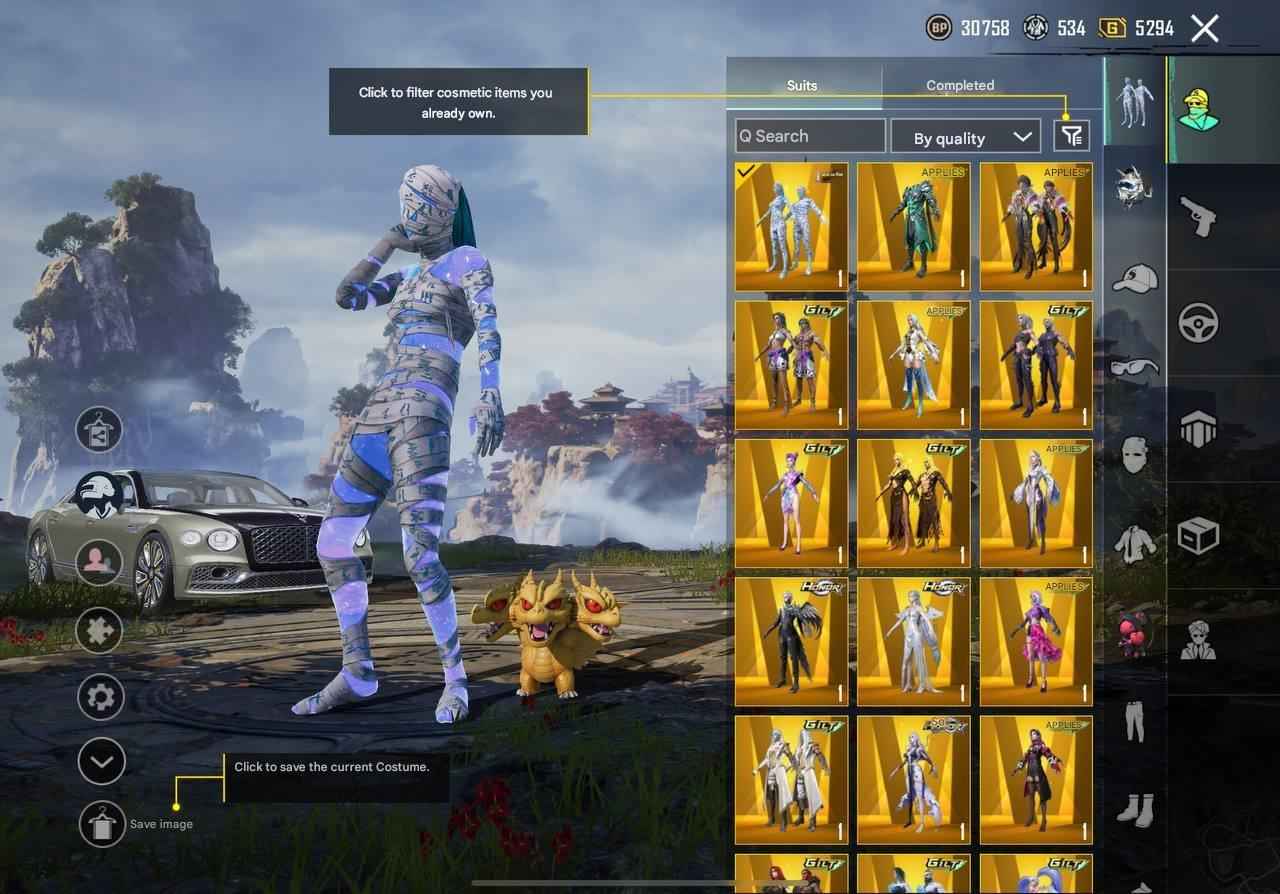Collapse the left panel with the chevron

click(100, 761)
